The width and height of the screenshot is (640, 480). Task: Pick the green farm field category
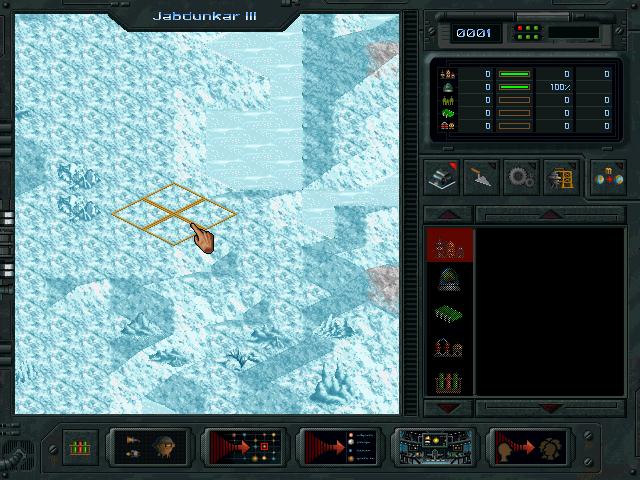449,313
